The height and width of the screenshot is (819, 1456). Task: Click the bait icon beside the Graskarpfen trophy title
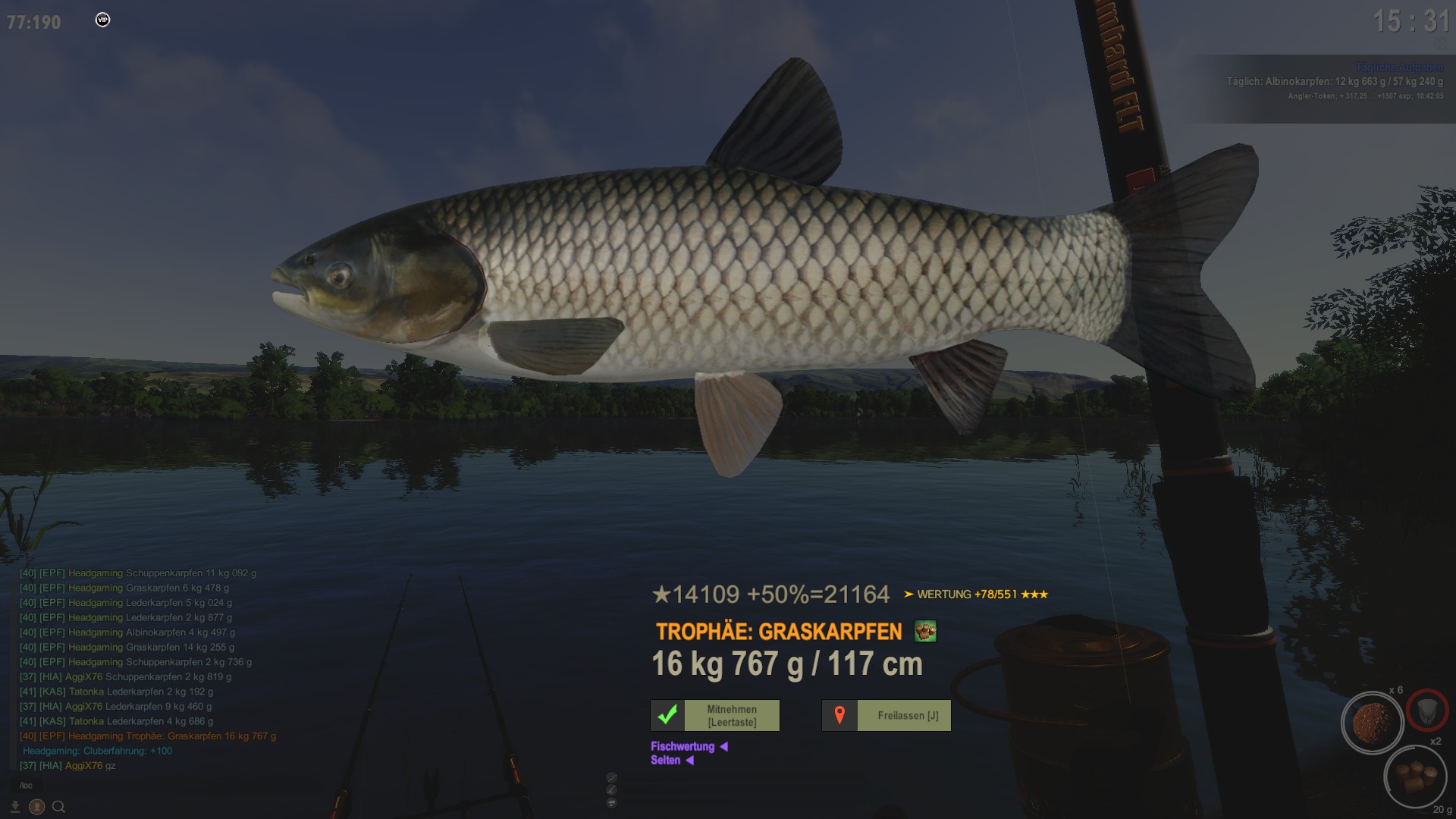tap(925, 631)
